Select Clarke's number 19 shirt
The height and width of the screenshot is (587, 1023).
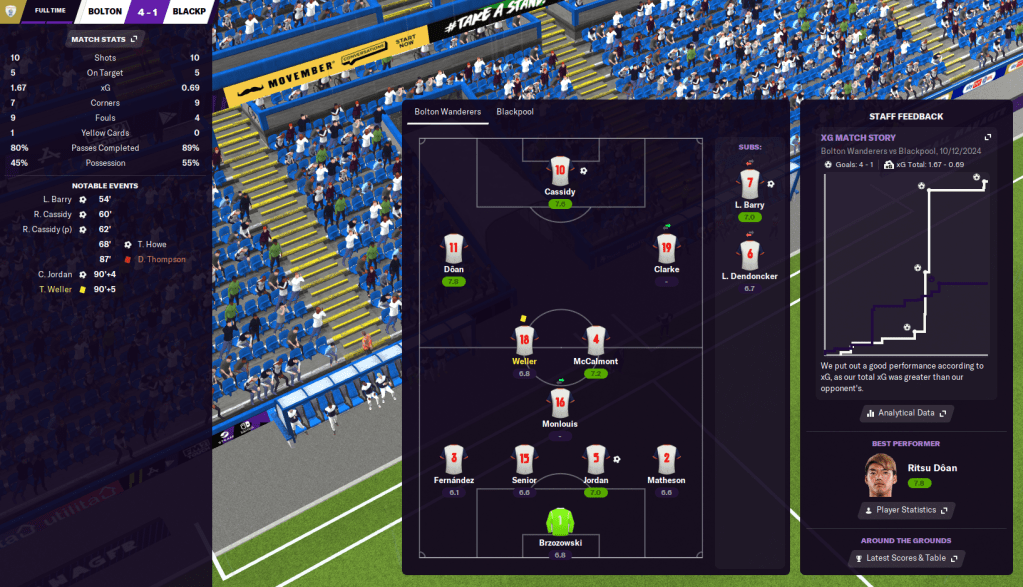(x=666, y=248)
